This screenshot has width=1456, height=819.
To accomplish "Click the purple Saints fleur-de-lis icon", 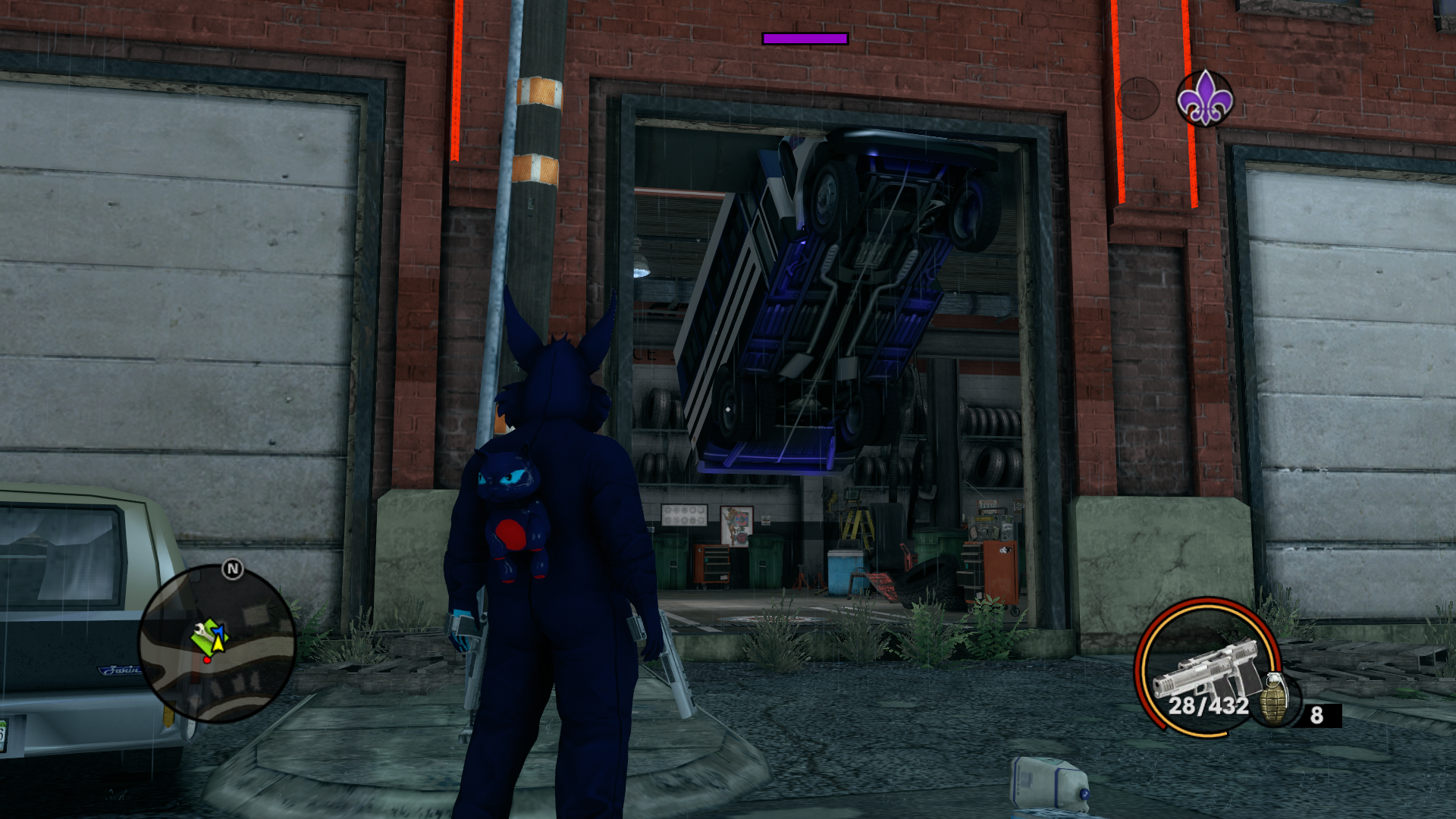I will tap(1204, 99).
